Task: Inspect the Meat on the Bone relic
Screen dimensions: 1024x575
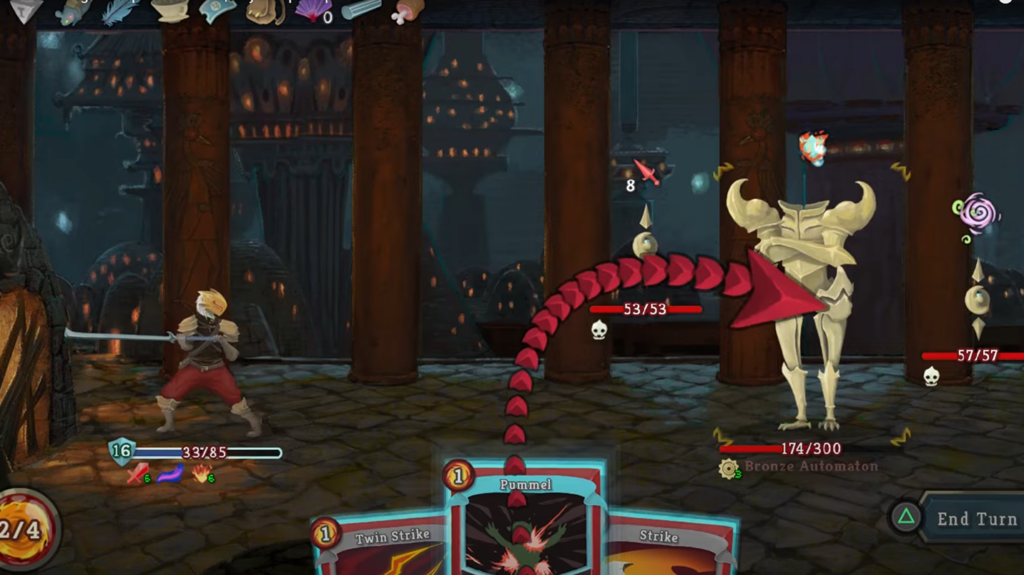Action: pos(407,10)
